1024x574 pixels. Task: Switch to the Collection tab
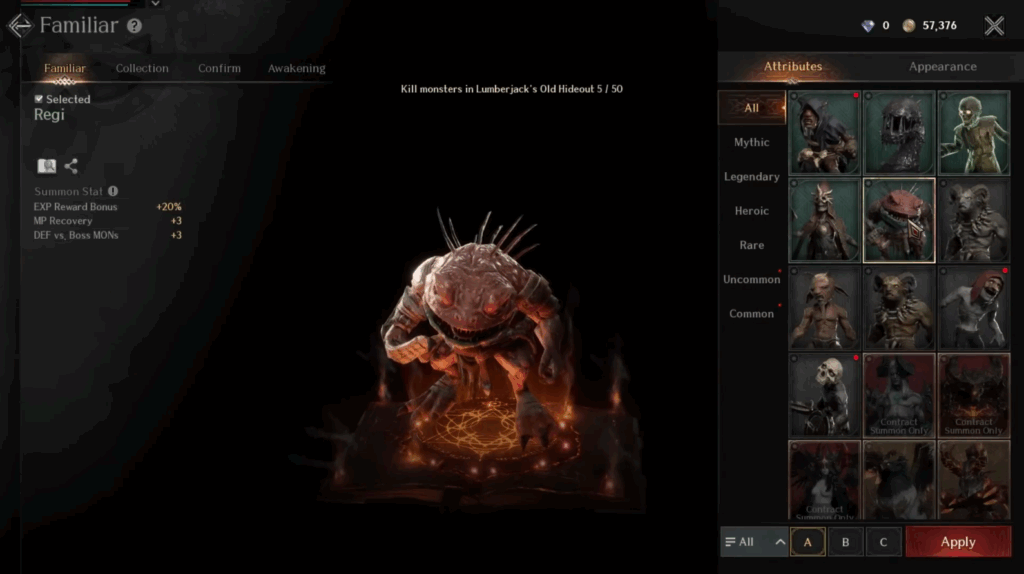point(142,68)
